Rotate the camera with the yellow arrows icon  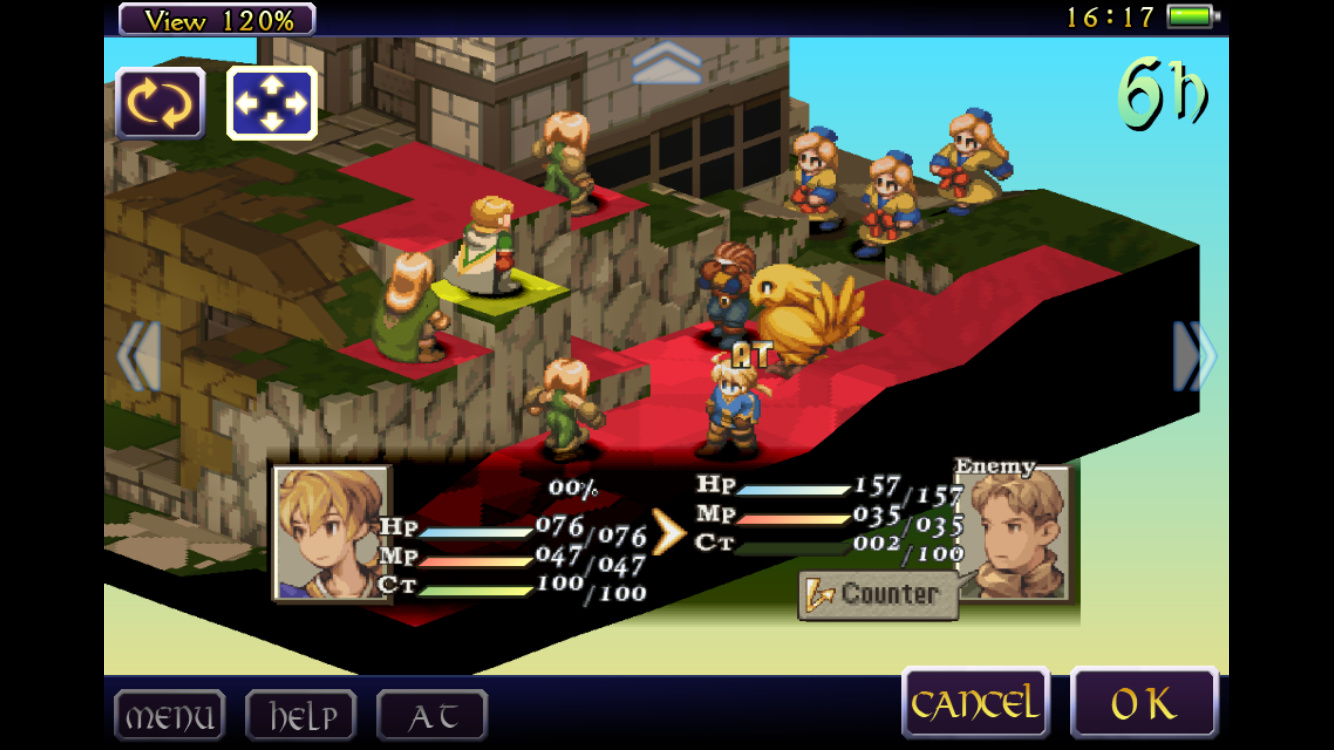coord(160,103)
